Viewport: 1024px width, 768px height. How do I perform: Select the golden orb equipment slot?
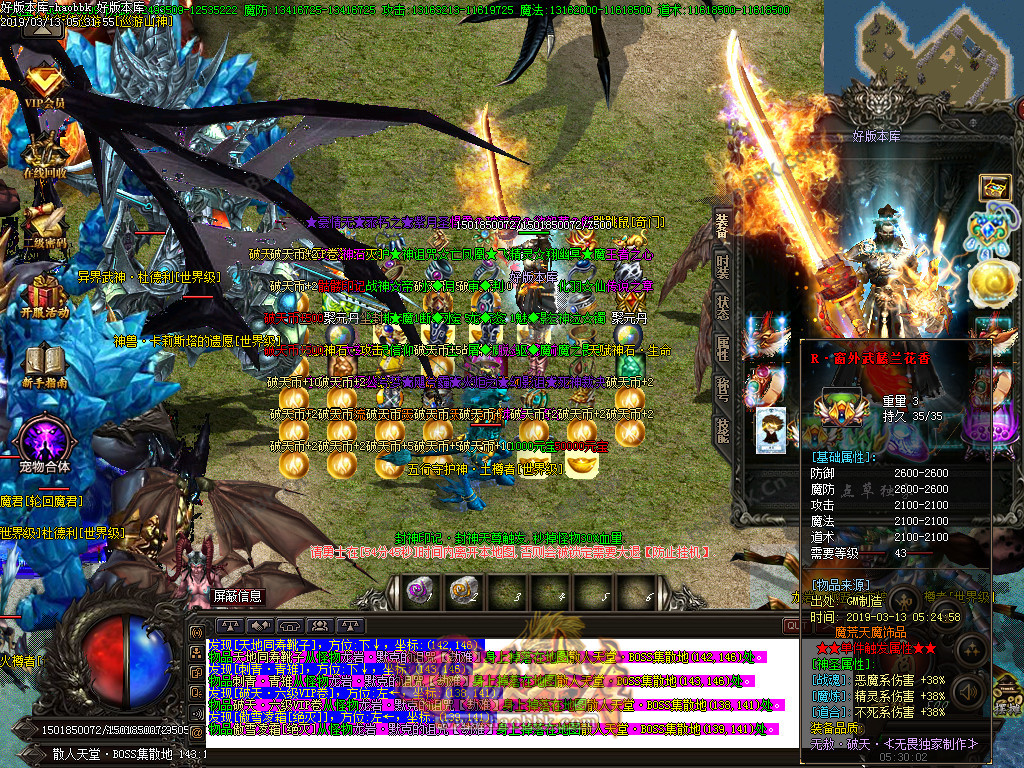[x=993, y=283]
